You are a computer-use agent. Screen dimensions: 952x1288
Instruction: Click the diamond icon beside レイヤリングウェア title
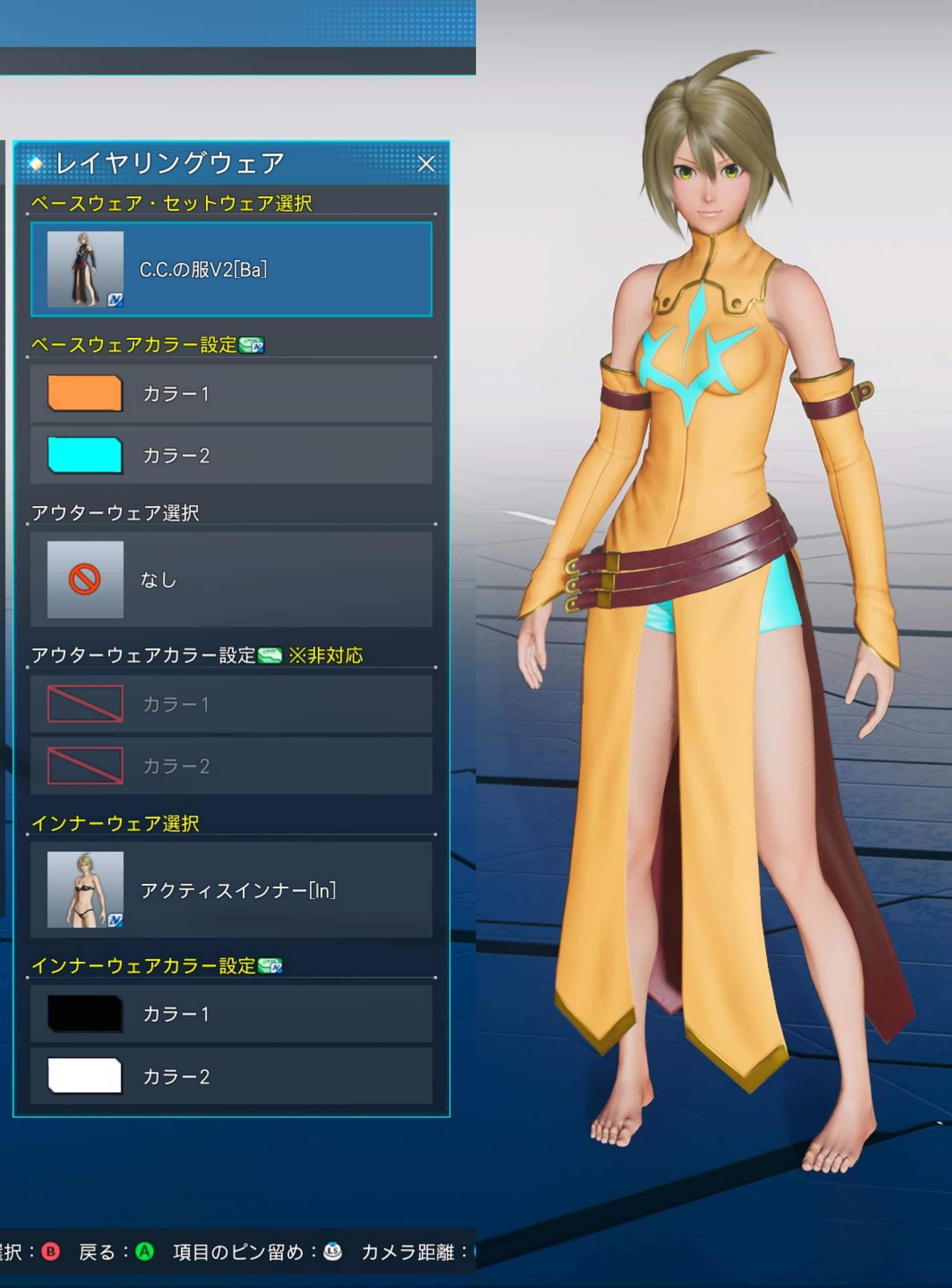(x=37, y=163)
